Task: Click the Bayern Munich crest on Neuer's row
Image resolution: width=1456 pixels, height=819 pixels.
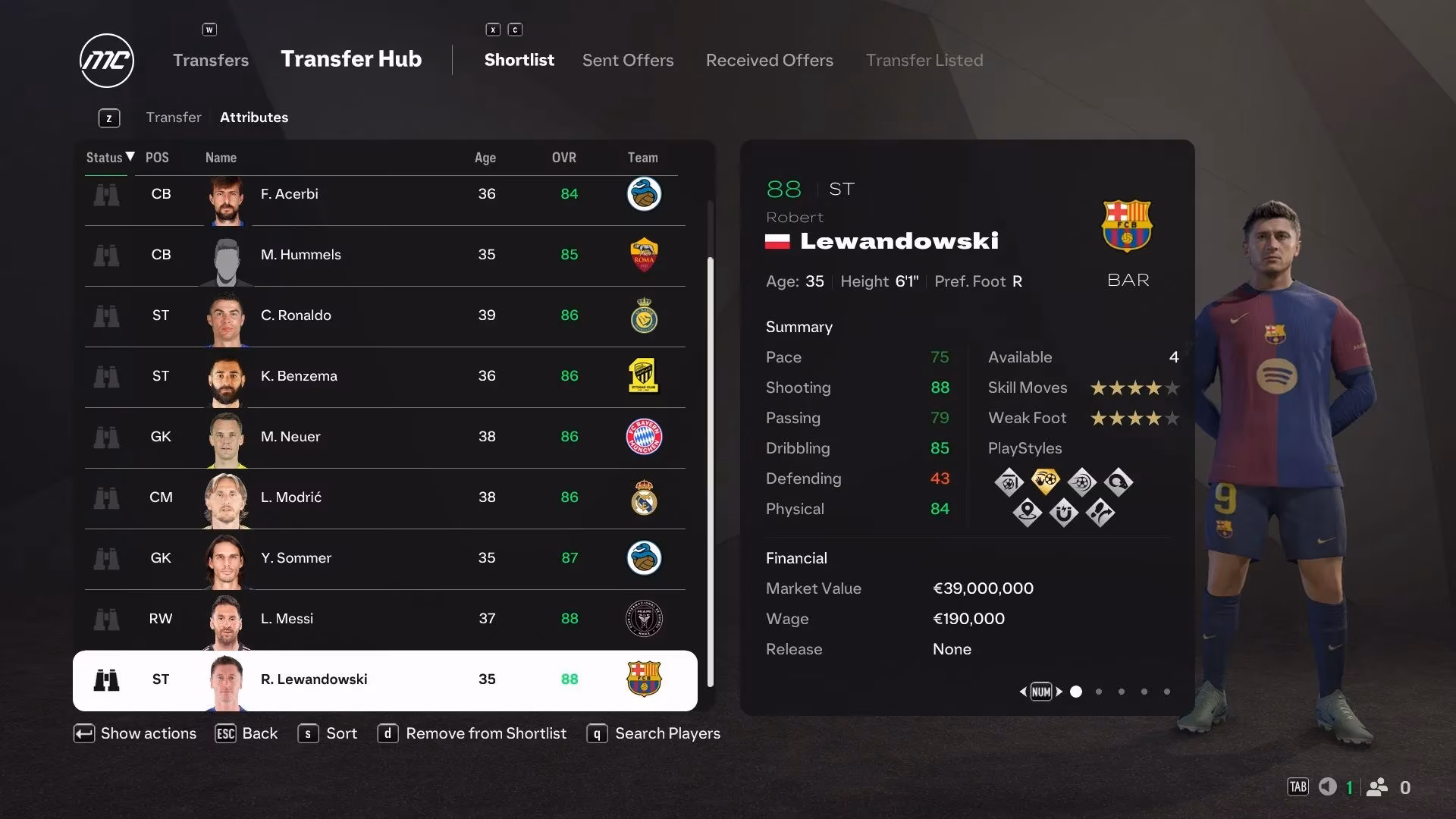Action: click(644, 437)
